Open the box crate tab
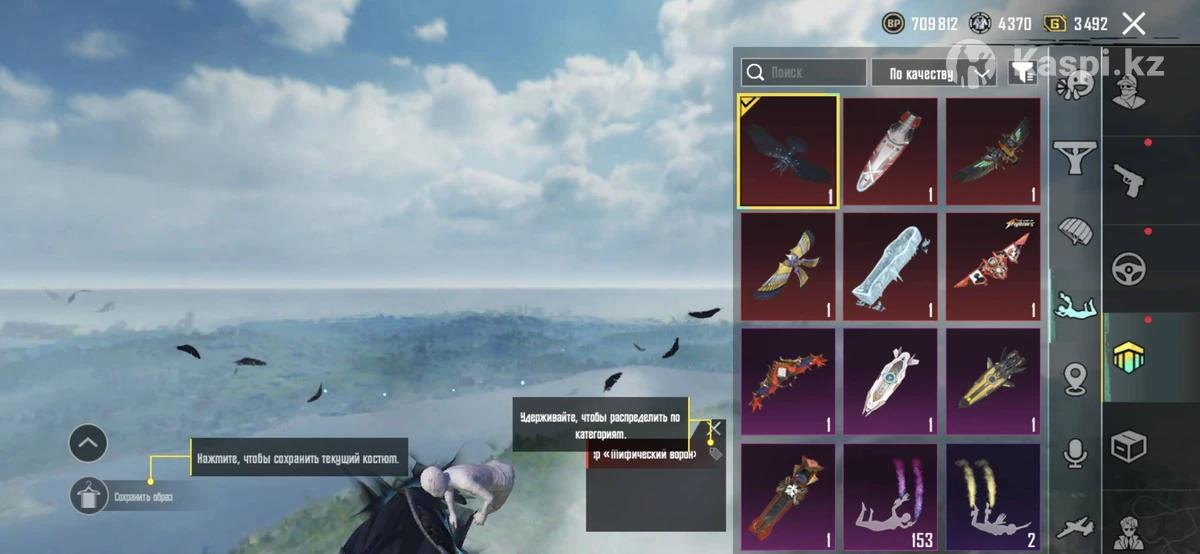Viewport: 1200px width, 554px height. tap(1129, 447)
